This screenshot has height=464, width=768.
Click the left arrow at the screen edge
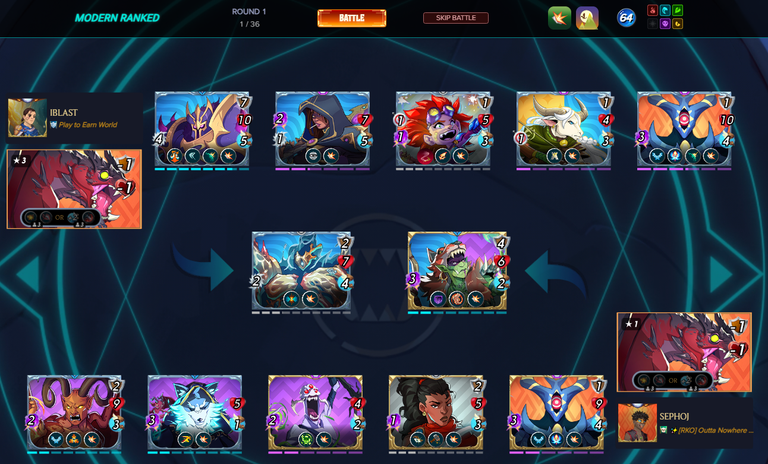[27, 275]
